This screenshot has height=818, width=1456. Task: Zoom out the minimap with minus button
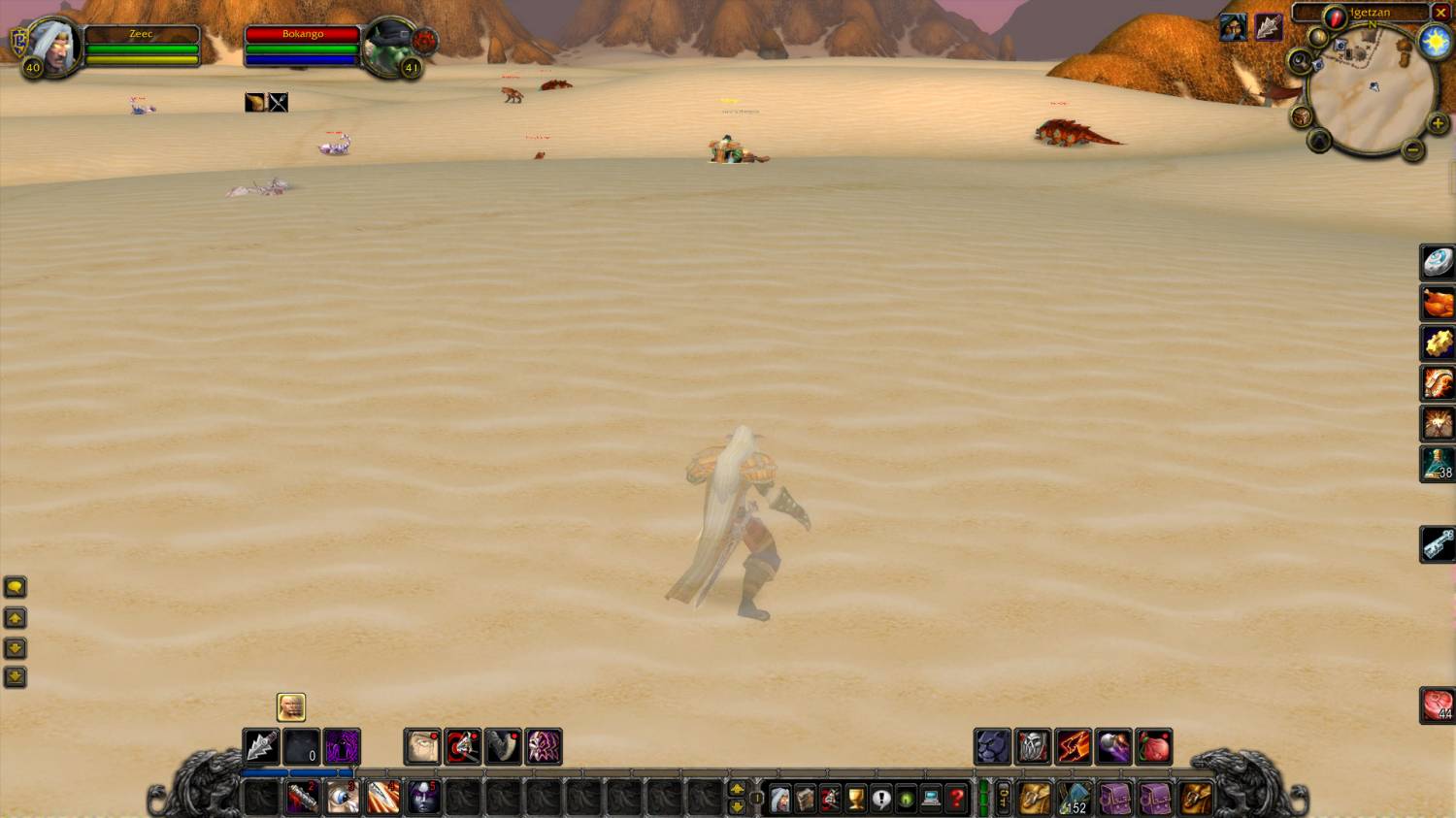1413,149
